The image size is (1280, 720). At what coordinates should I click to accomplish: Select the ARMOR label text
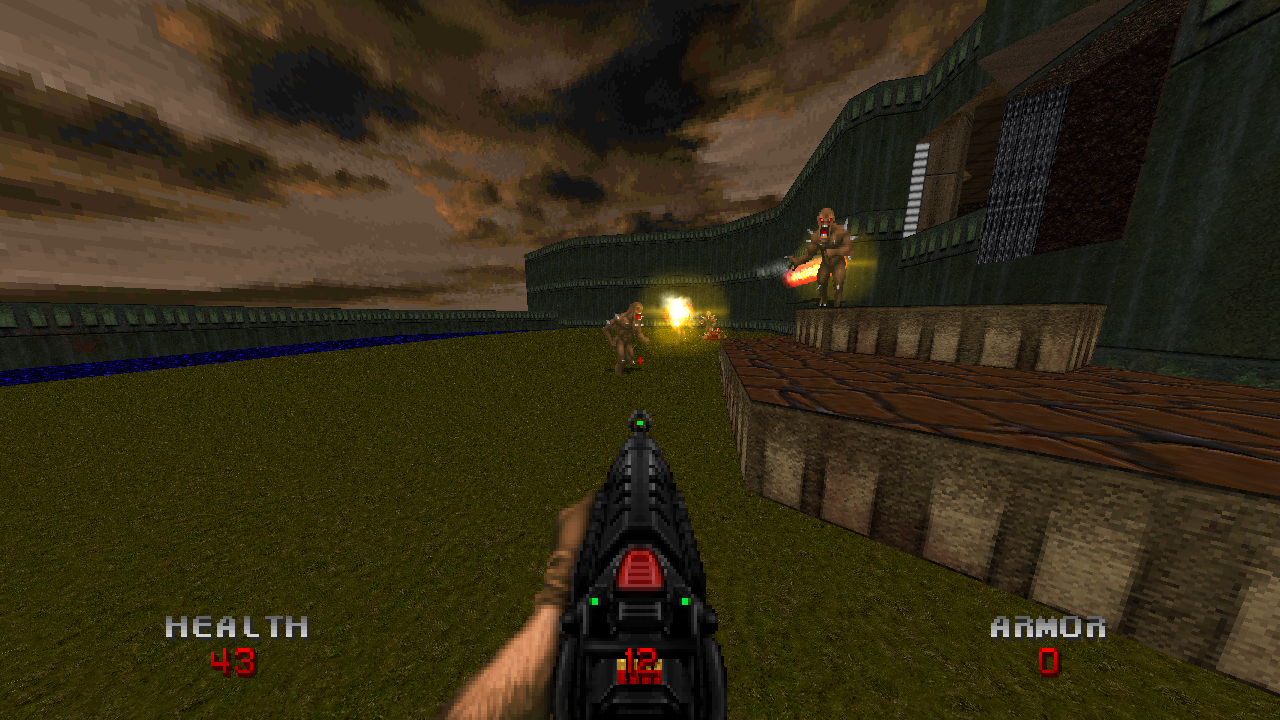pyautogui.click(x=1047, y=629)
